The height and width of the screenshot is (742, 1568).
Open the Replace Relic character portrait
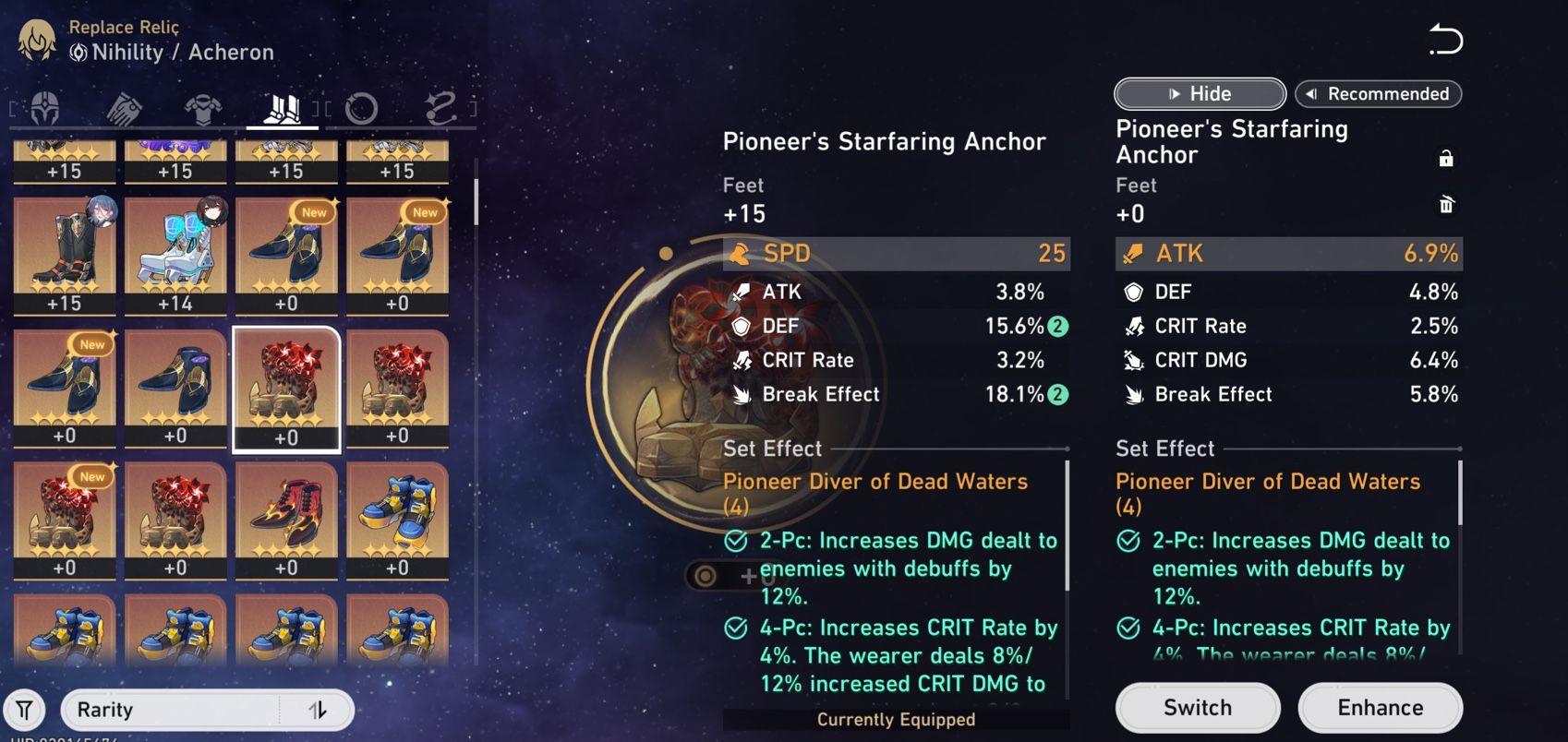pos(35,39)
